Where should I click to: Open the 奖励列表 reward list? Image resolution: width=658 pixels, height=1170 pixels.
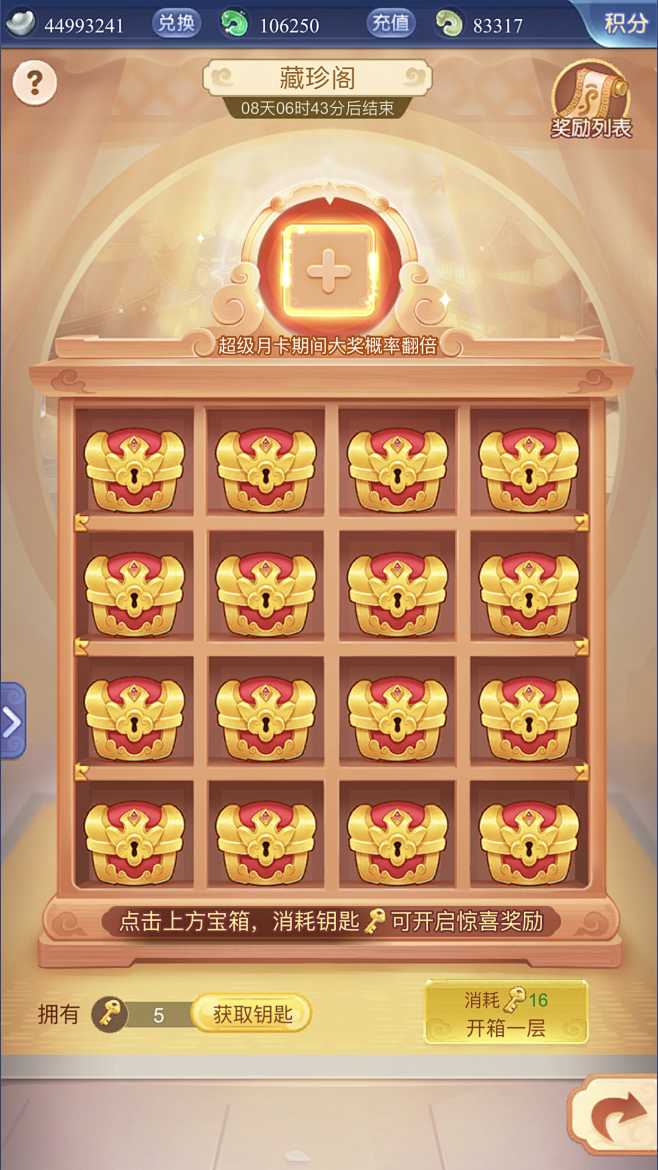coord(591,102)
